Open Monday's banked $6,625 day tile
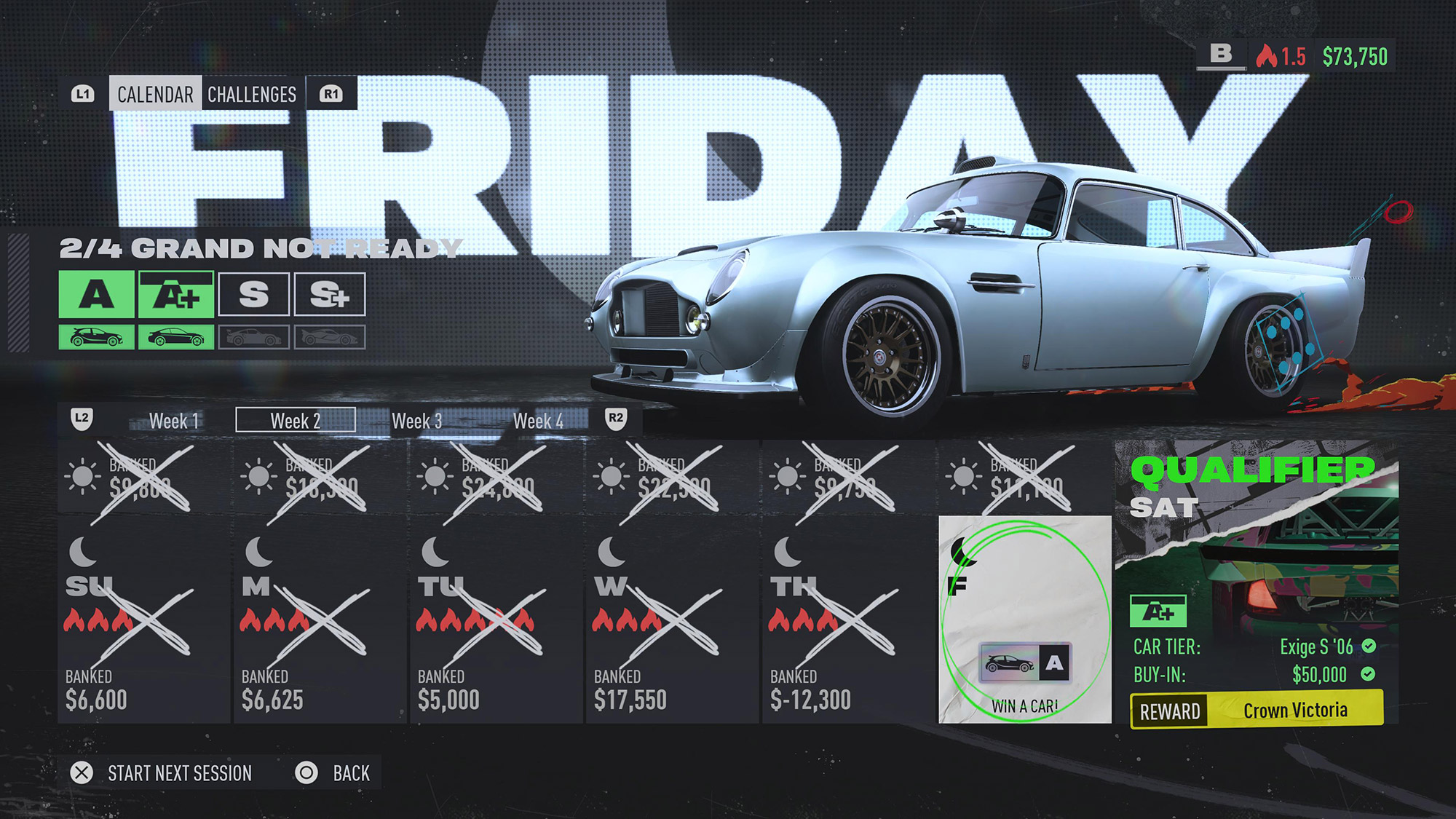 pos(320,619)
